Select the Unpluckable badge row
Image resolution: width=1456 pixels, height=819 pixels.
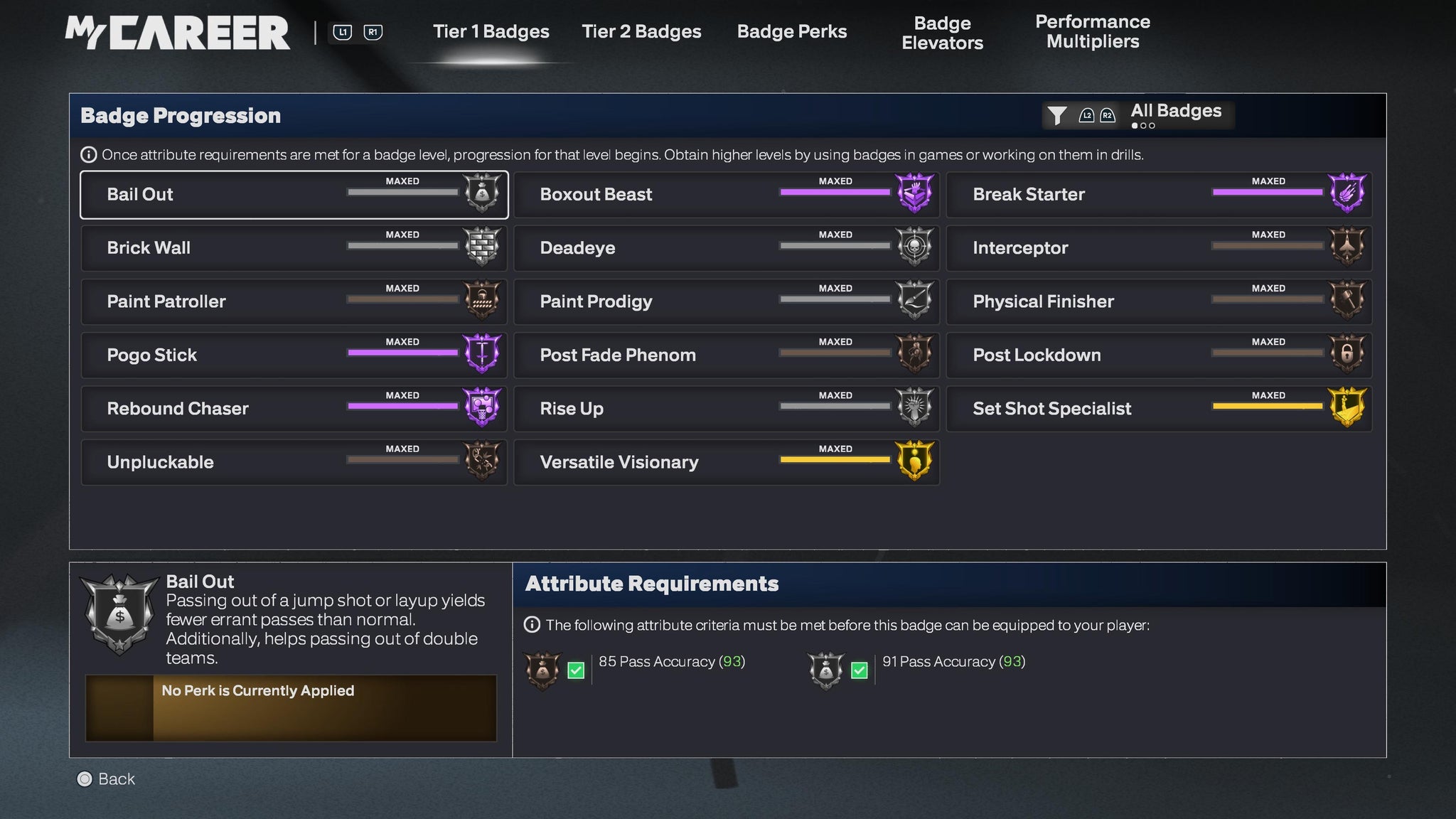click(x=294, y=462)
